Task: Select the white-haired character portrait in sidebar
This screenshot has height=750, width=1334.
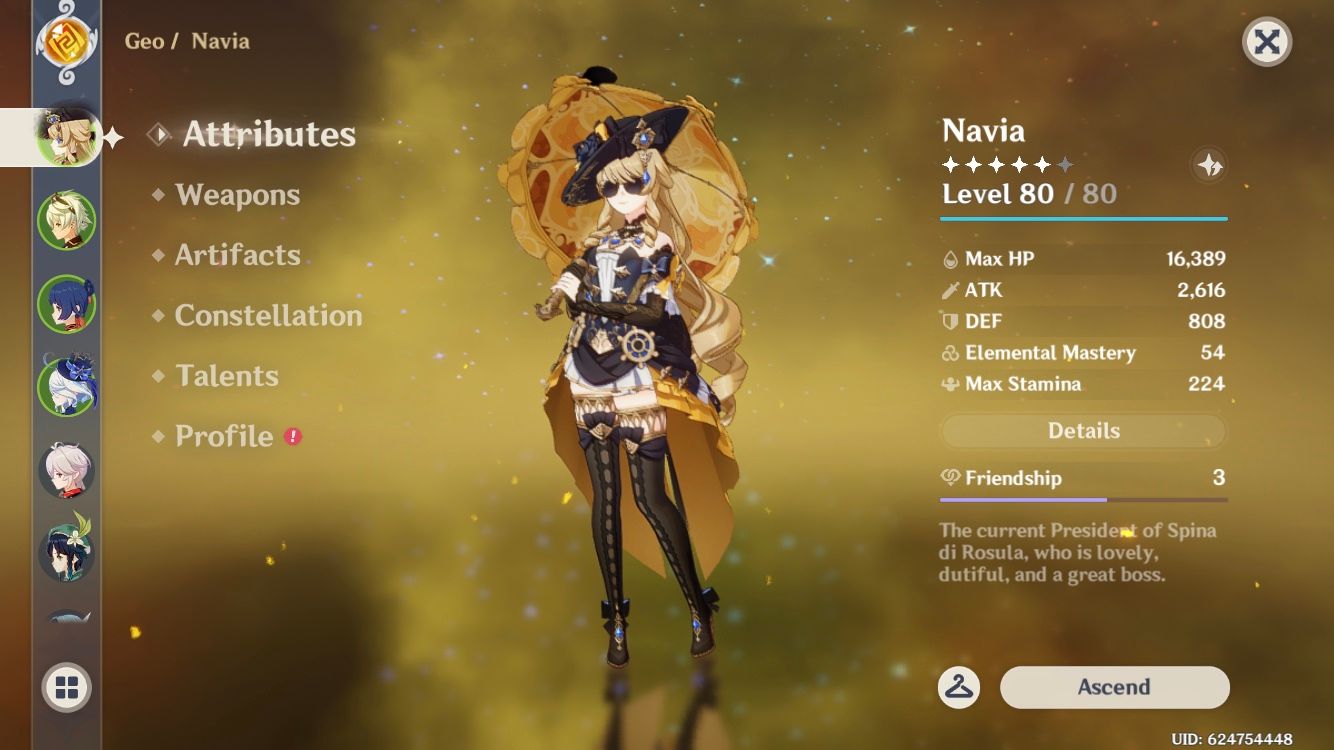Action: [63, 466]
